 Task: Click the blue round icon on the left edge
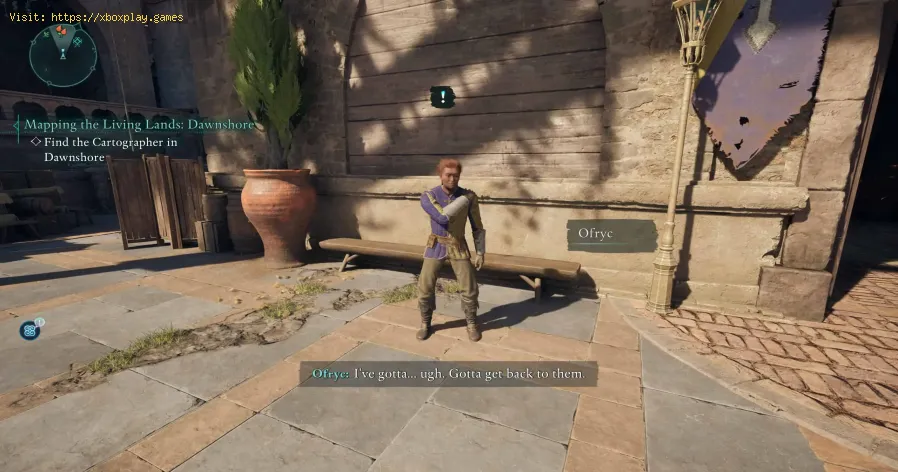pos(31,329)
